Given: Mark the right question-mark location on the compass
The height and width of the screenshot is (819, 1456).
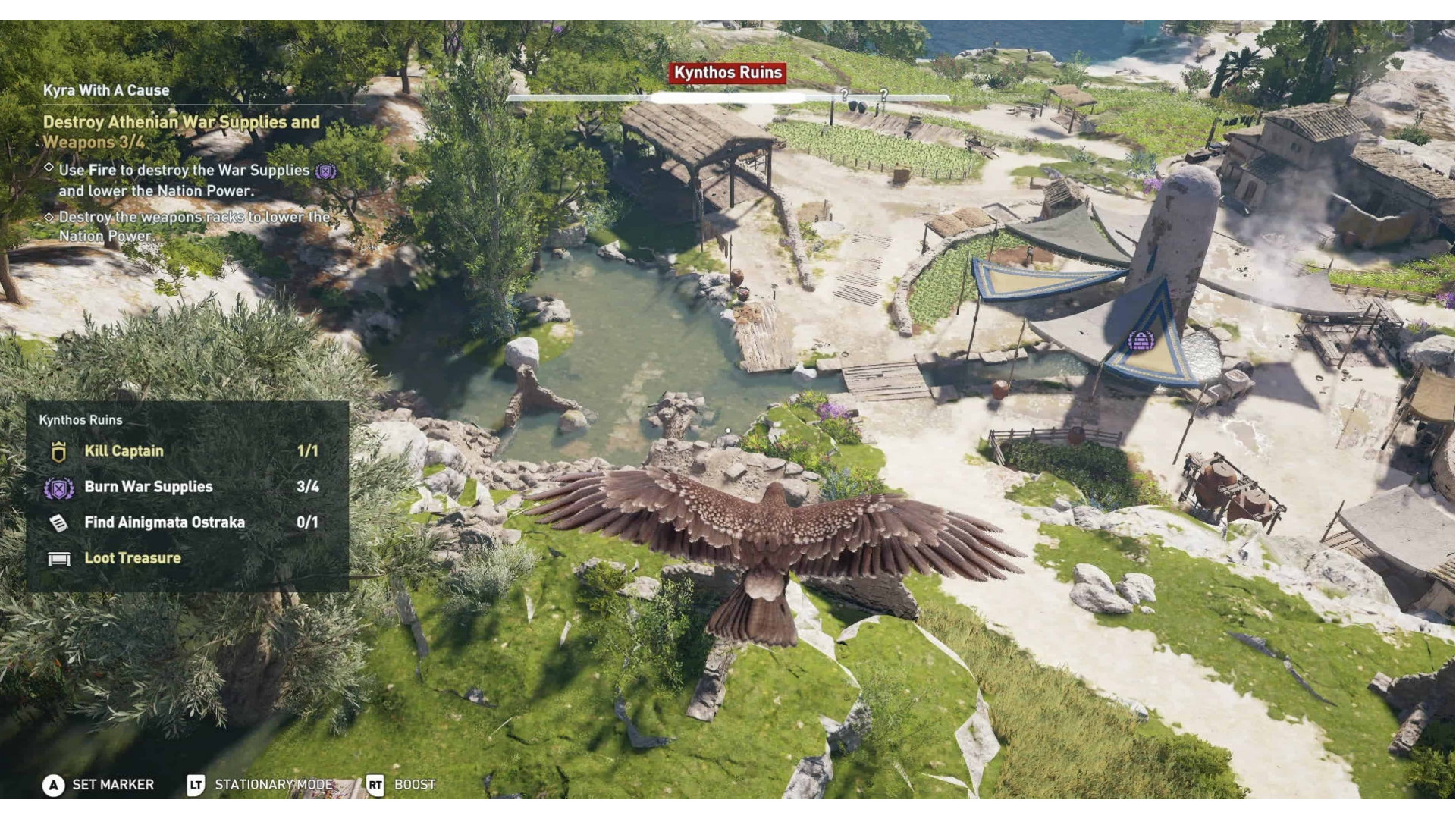Looking at the screenshot, I should point(886,95).
